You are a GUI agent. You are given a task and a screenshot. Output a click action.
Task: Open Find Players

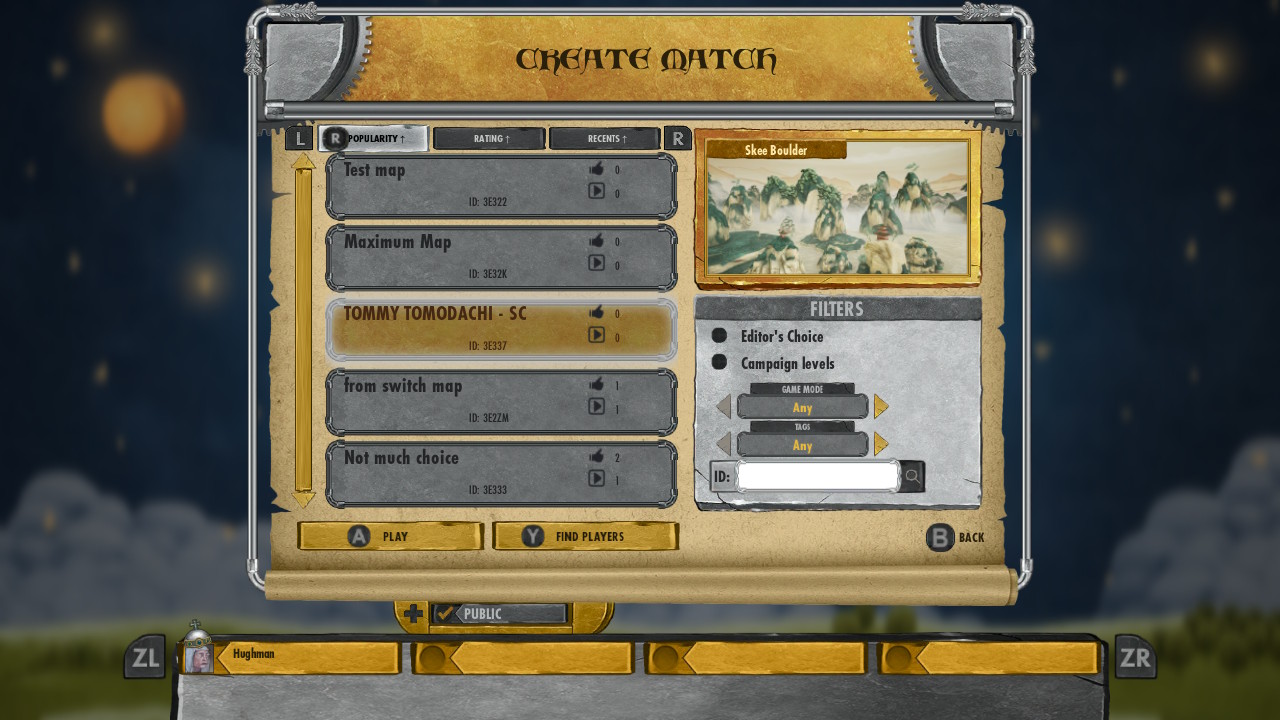[586, 537]
